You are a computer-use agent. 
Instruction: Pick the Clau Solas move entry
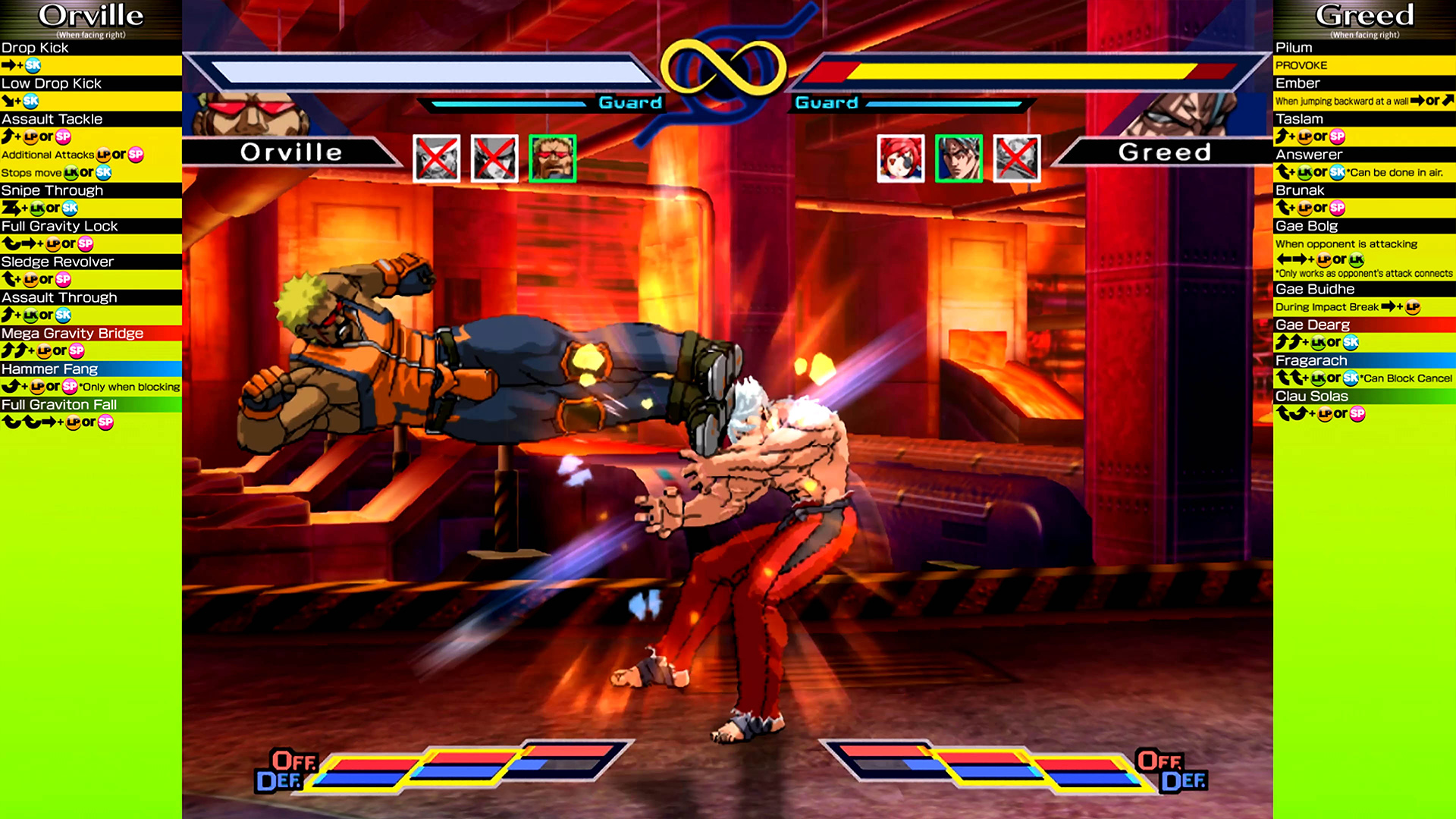click(1312, 396)
